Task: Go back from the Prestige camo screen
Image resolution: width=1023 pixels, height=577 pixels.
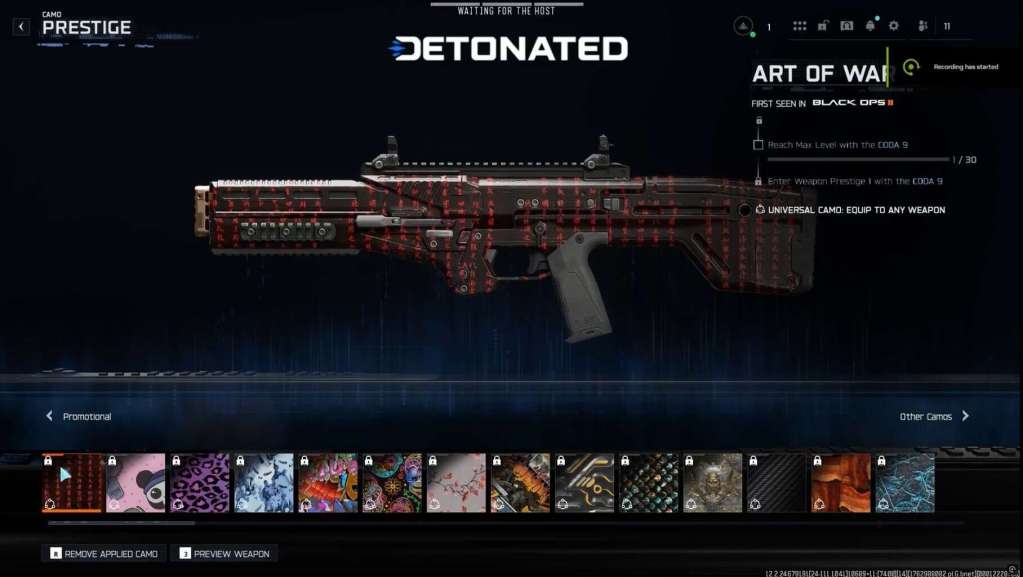Action: (22, 27)
